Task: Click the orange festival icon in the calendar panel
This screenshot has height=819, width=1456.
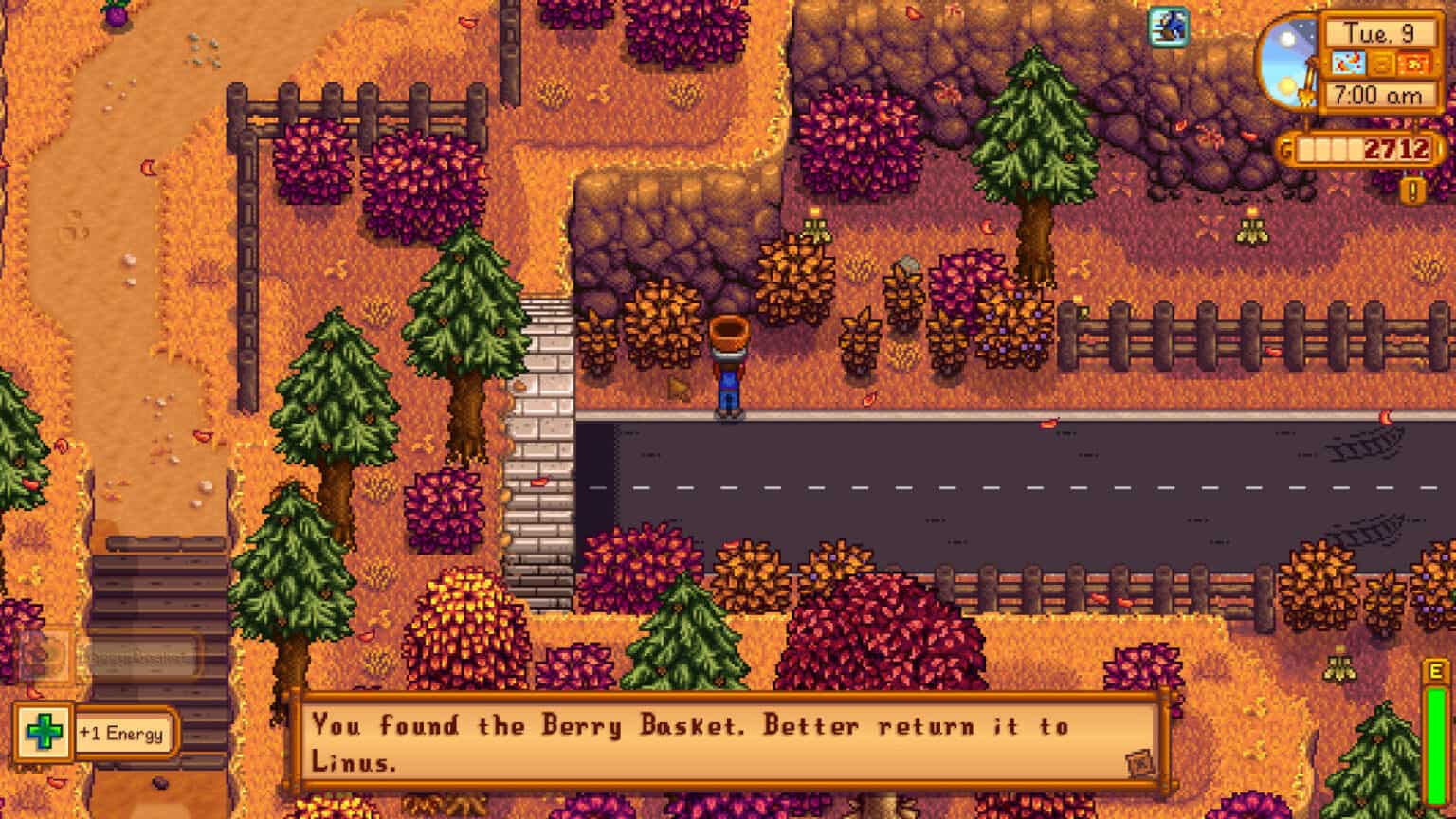Action: click(1413, 62)
